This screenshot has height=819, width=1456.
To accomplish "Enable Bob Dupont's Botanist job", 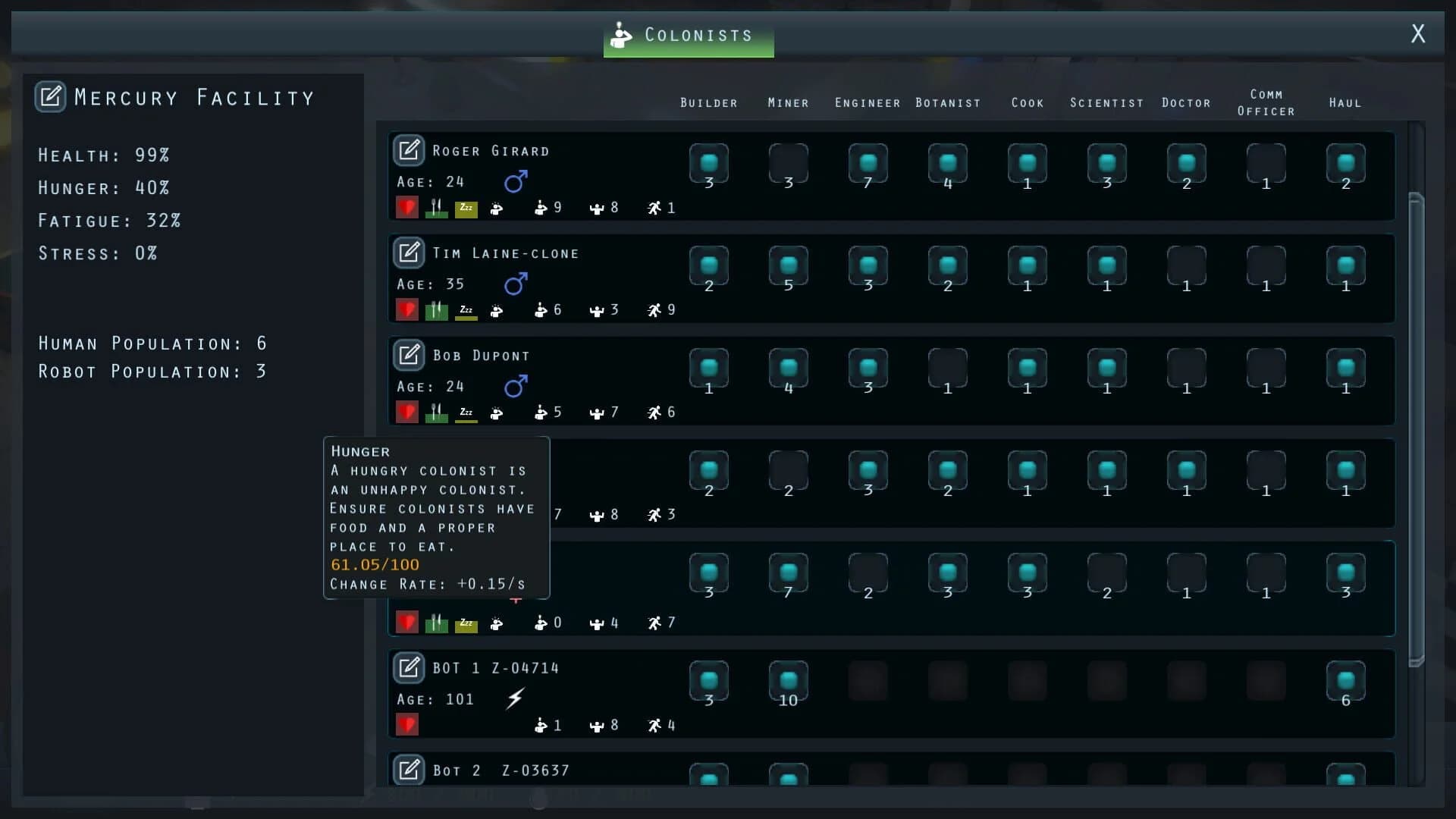I will pyautogui.click(x=948, y=369).
